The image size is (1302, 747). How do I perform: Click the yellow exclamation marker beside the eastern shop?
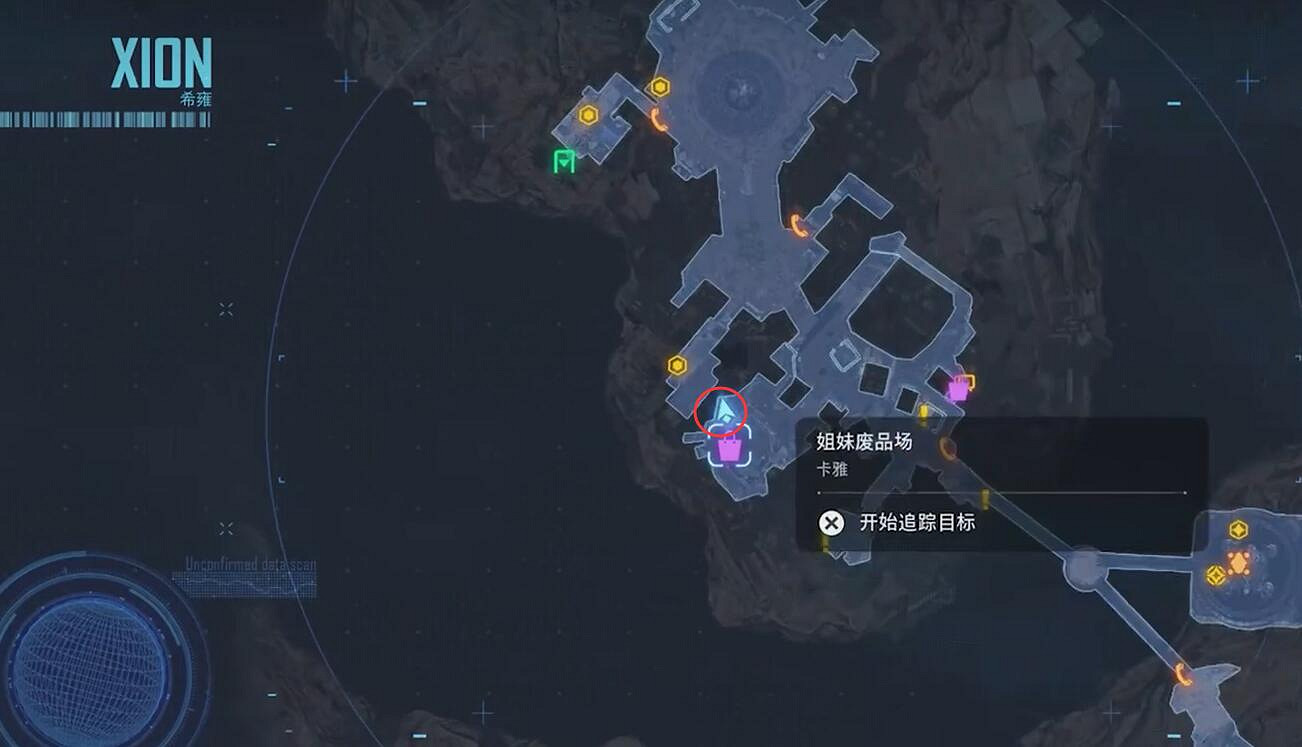coord(924,412)
